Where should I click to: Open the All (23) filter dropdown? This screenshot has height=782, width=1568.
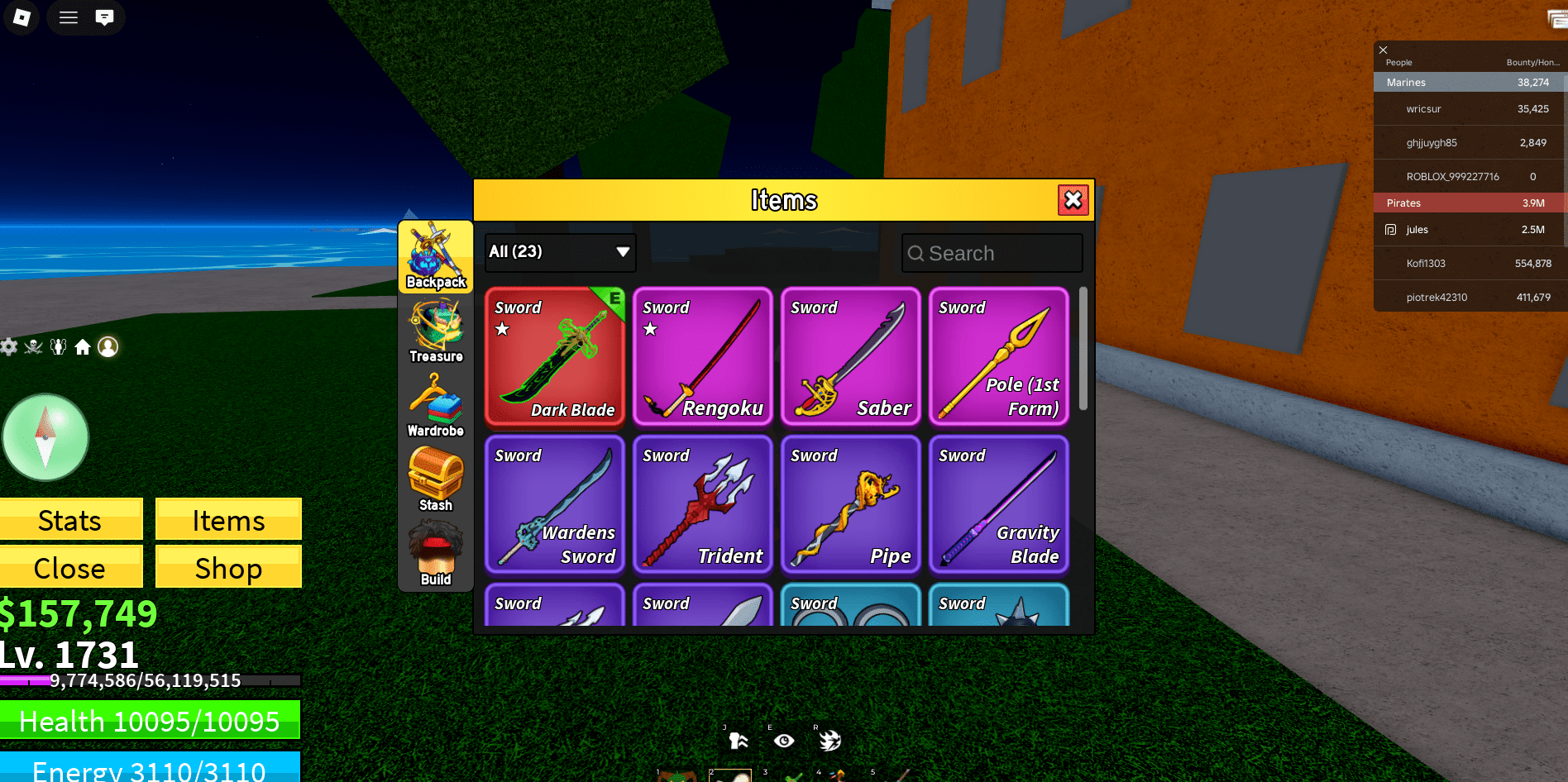560,253
